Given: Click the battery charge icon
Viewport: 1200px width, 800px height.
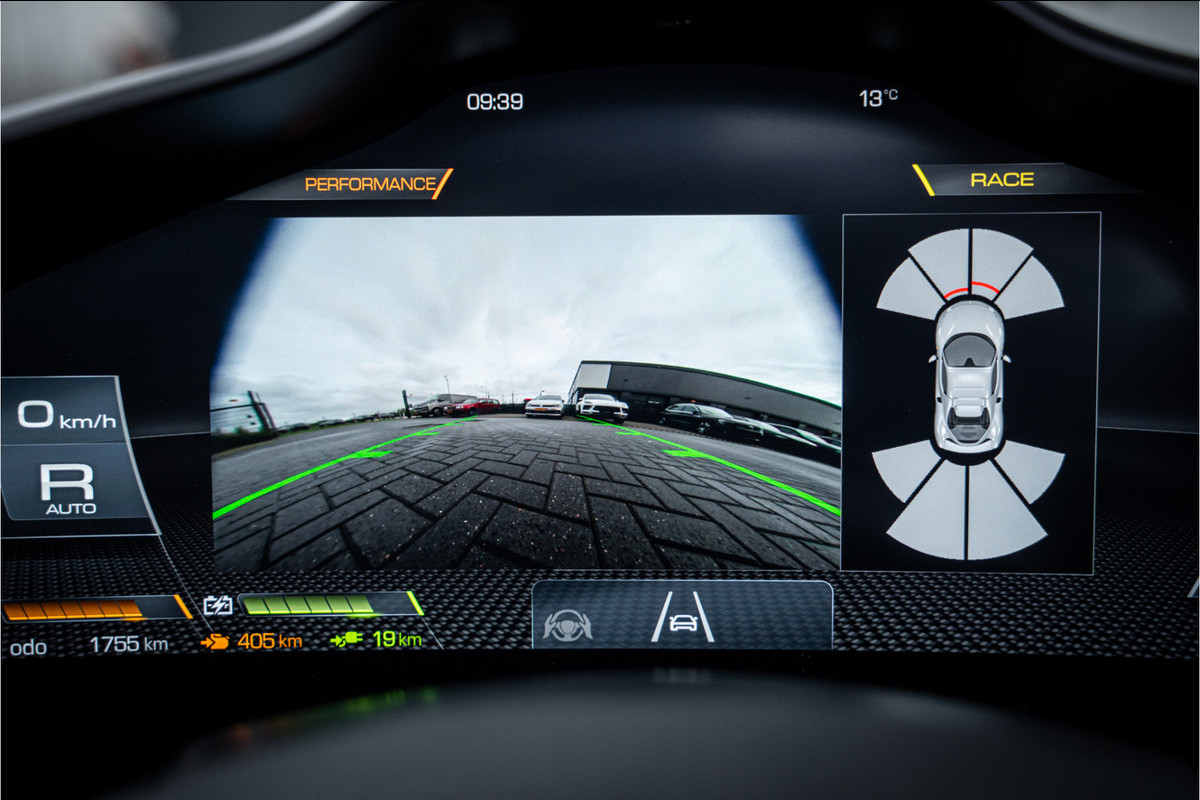Looking at the screenshot, I should 218,605.
